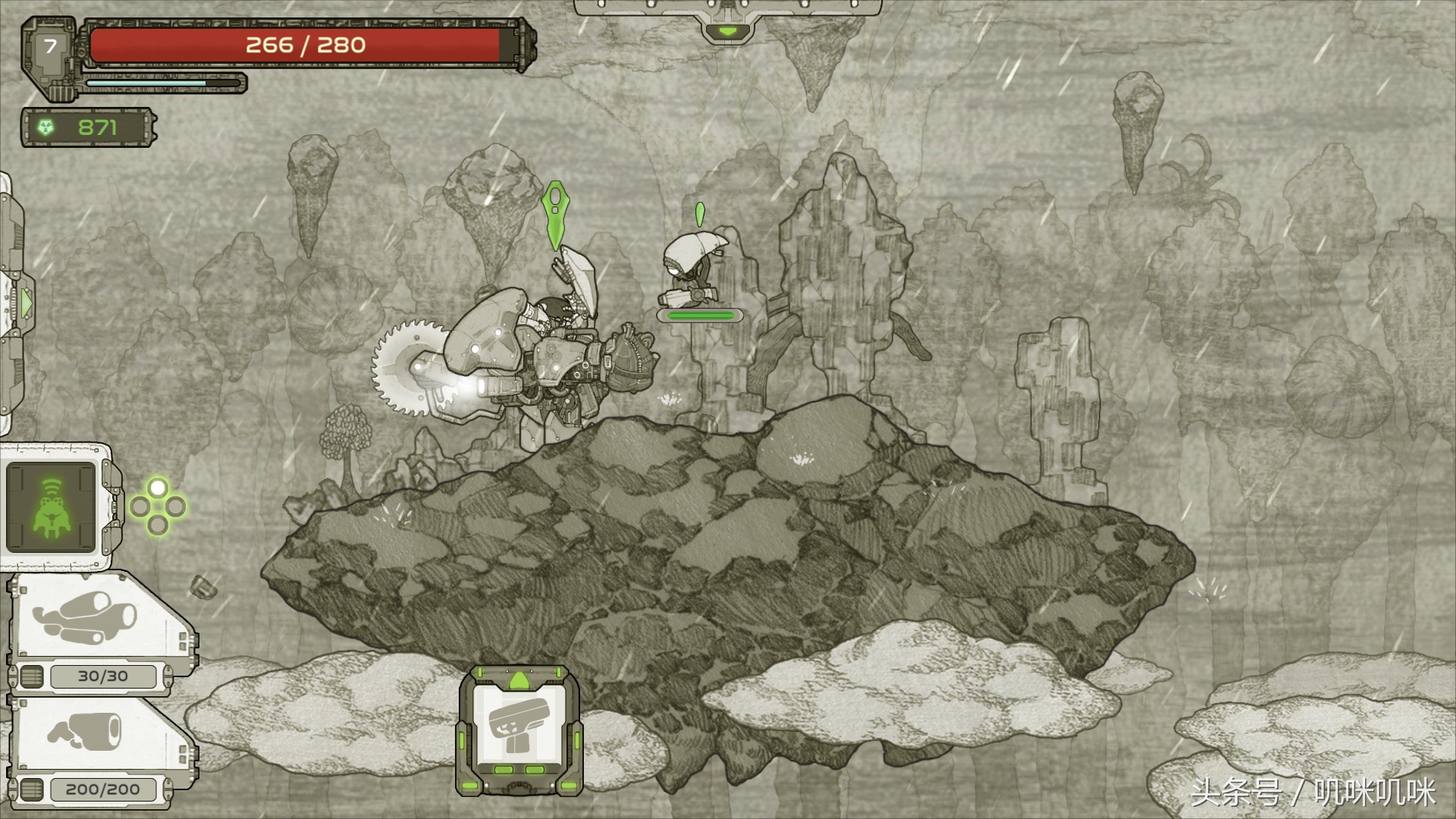
Task: Click the red 266/280 health bar
Action: 303,45
